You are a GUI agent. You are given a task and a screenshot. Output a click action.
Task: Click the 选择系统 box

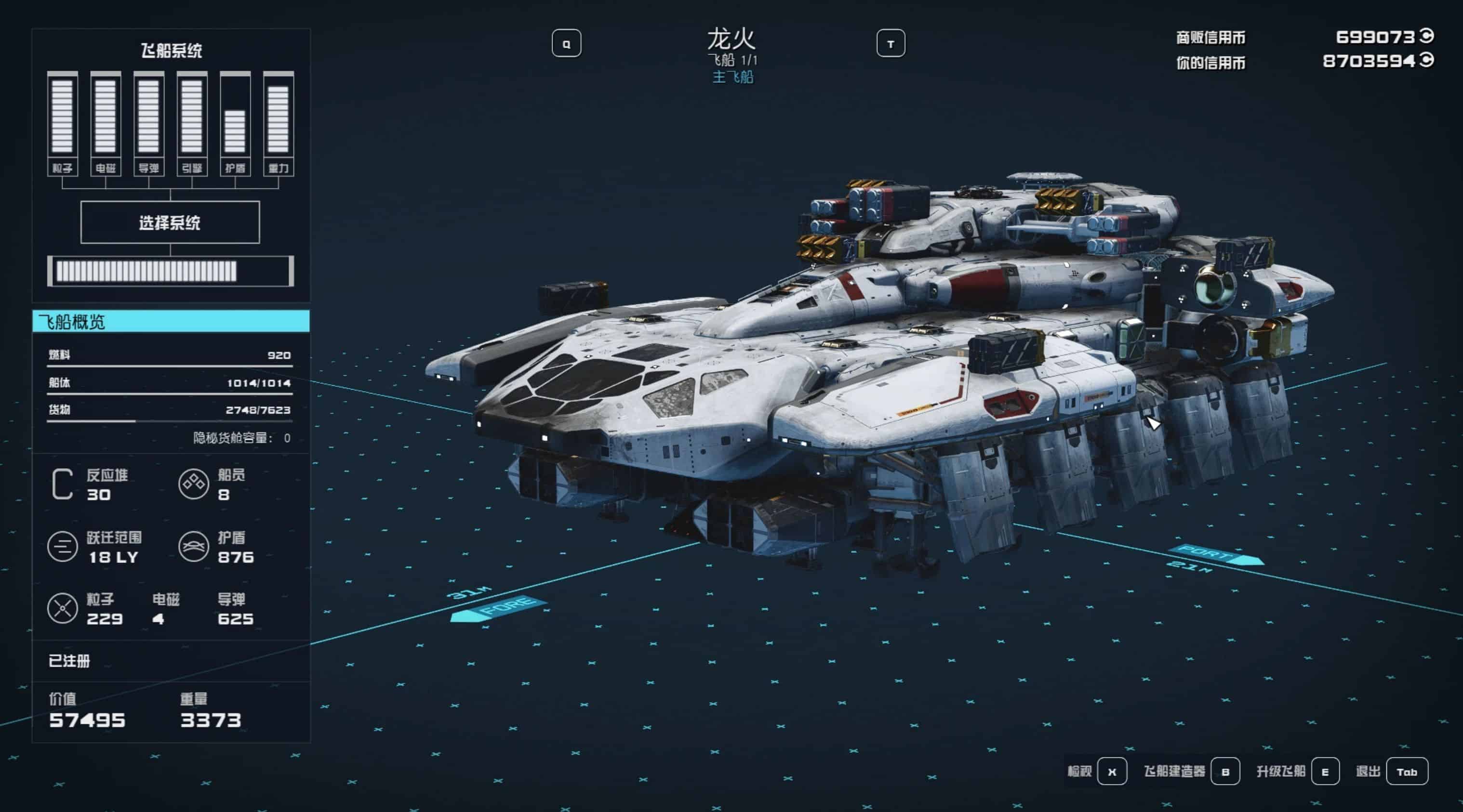(x=170, y=223)
